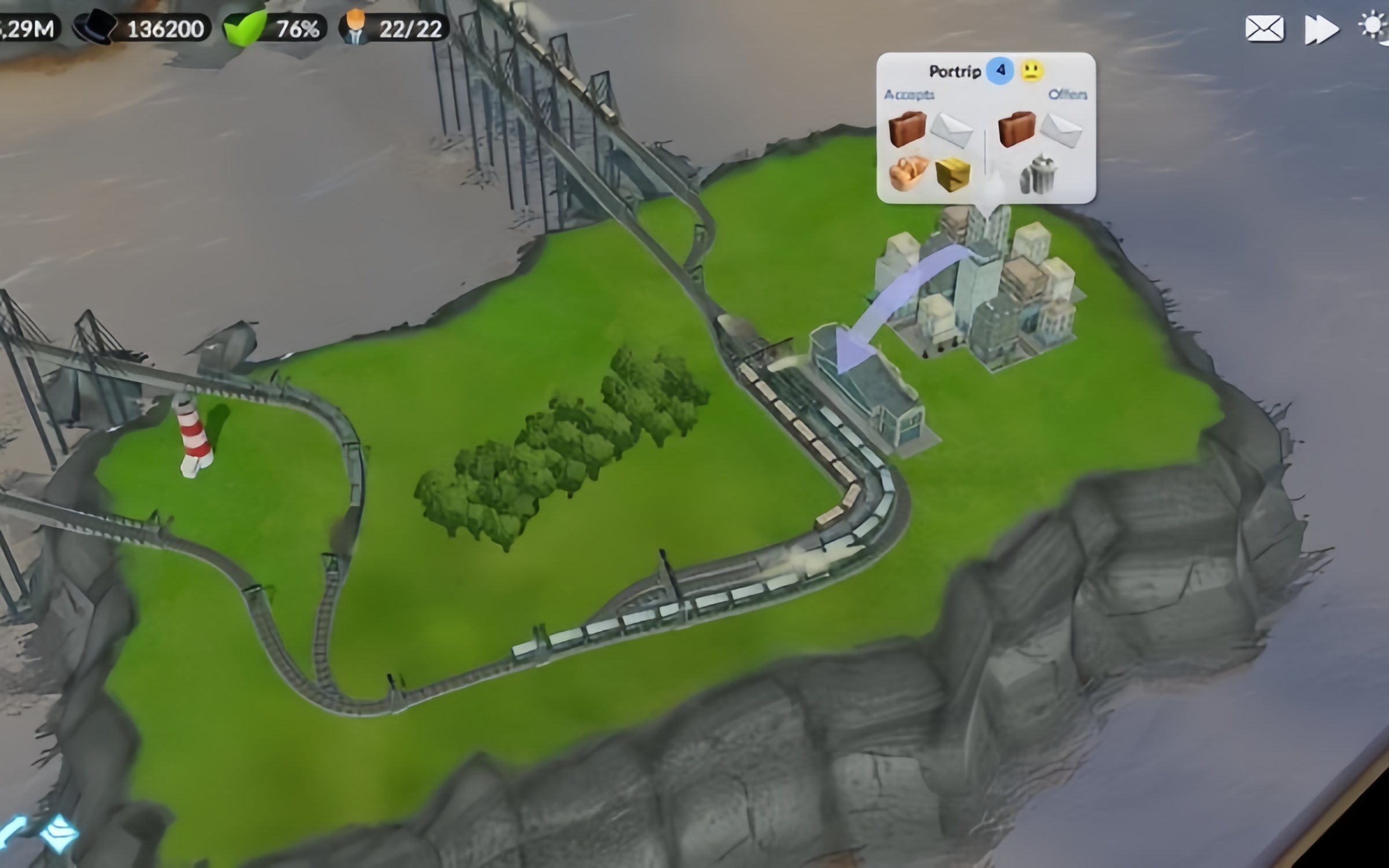
Task: Click the Portrip city name label
Action: [954, 71]
